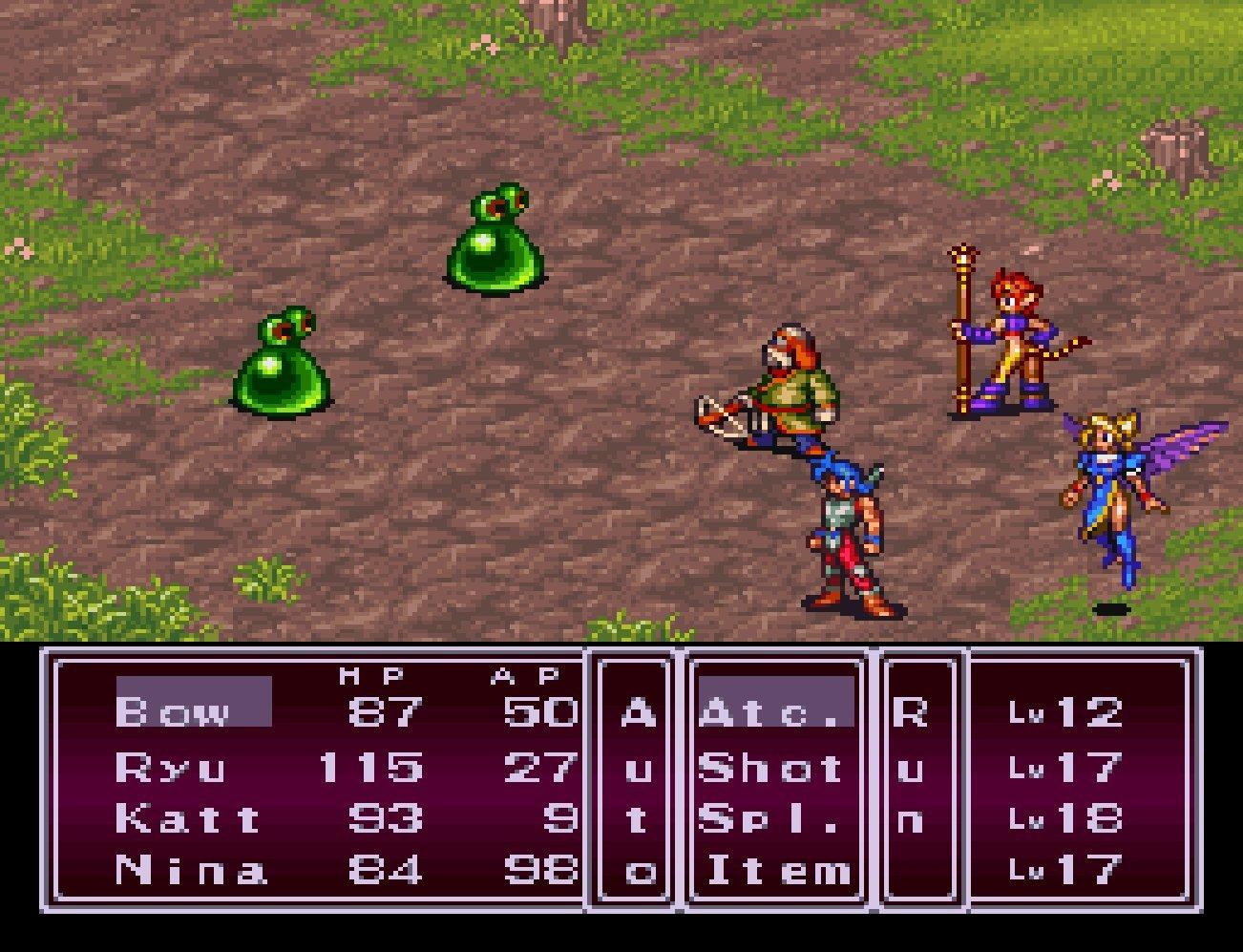This screenshot has height=952, width=1243.
Task: Select the HP column header
Action: [369, 676]
